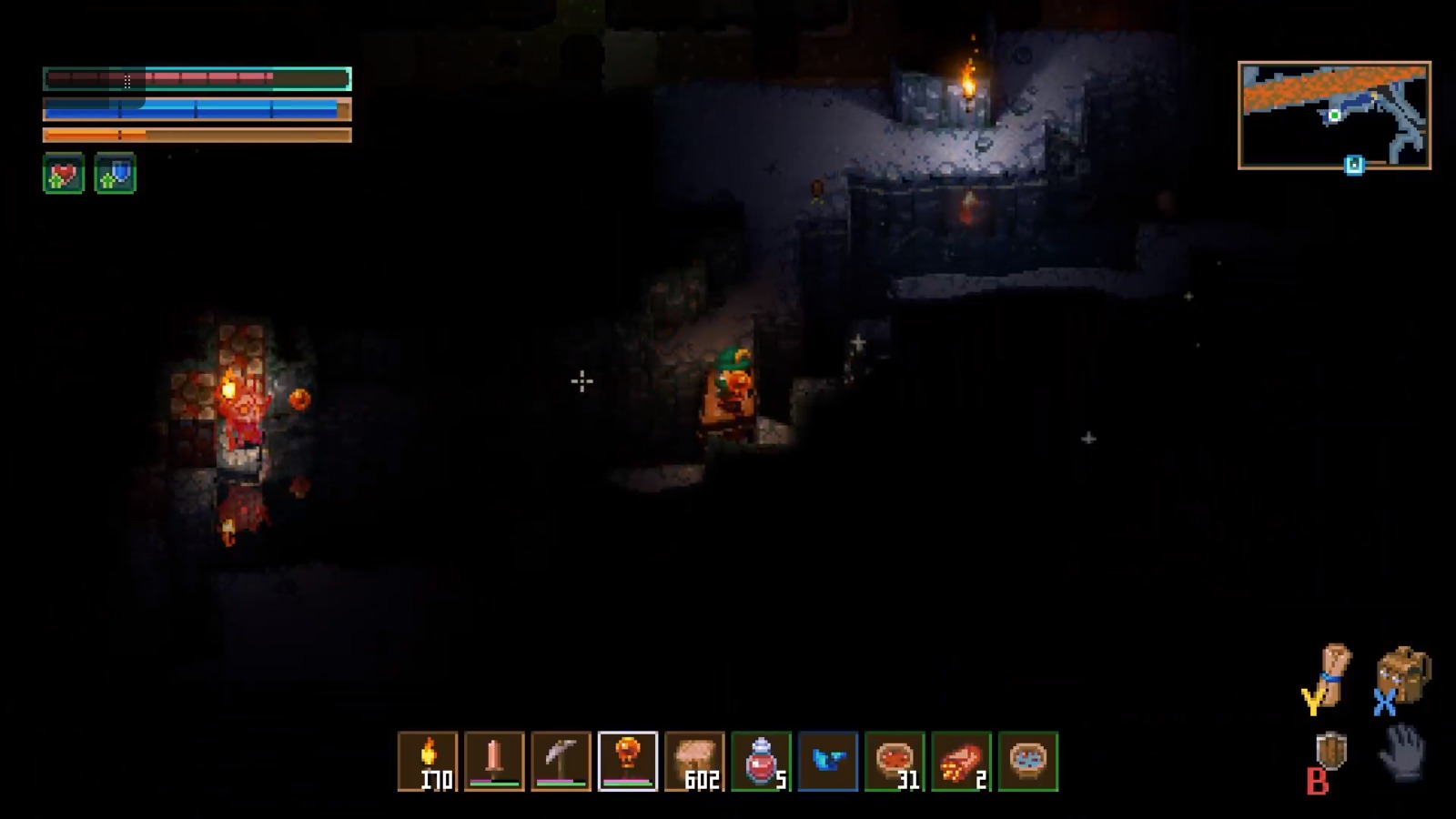This screenshot has height=819, width=1456.
Task: Click the wooden shield icon
Action: pyautogui.click(x=1331, y=752)
